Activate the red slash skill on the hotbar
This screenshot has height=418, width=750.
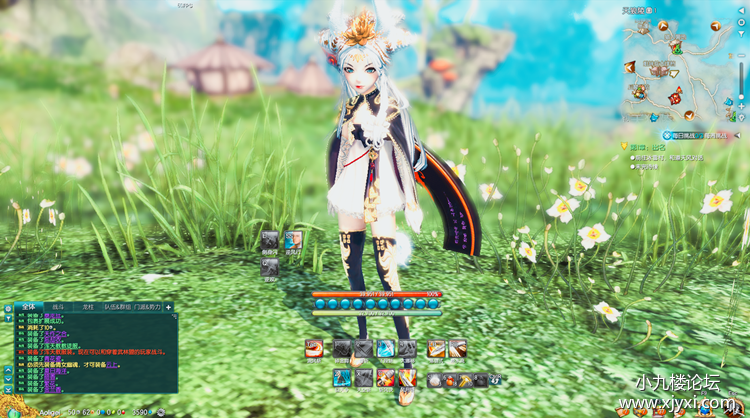315,349
